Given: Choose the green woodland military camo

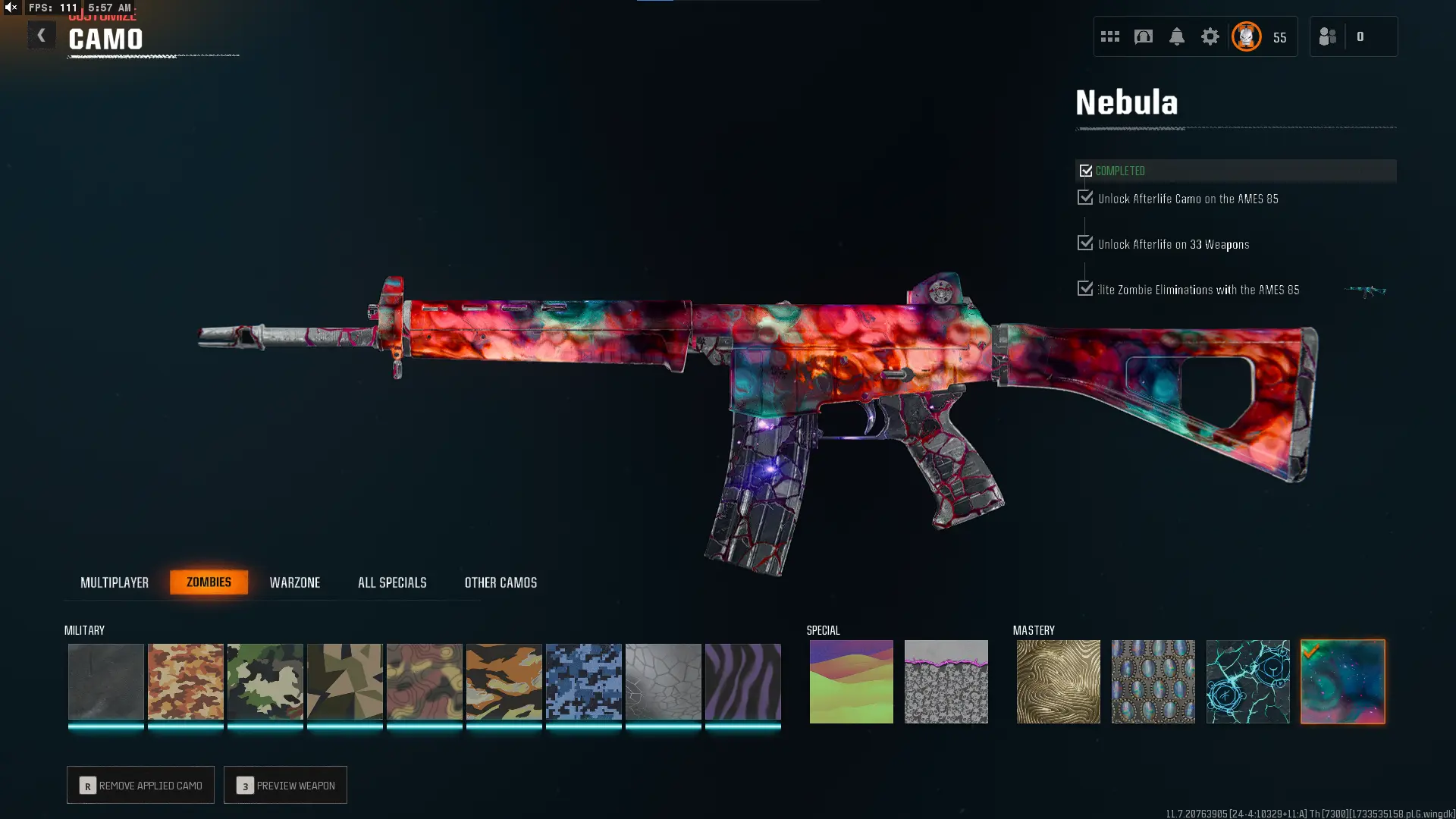Looking at the screenshot, I should [x=265, y=681].
